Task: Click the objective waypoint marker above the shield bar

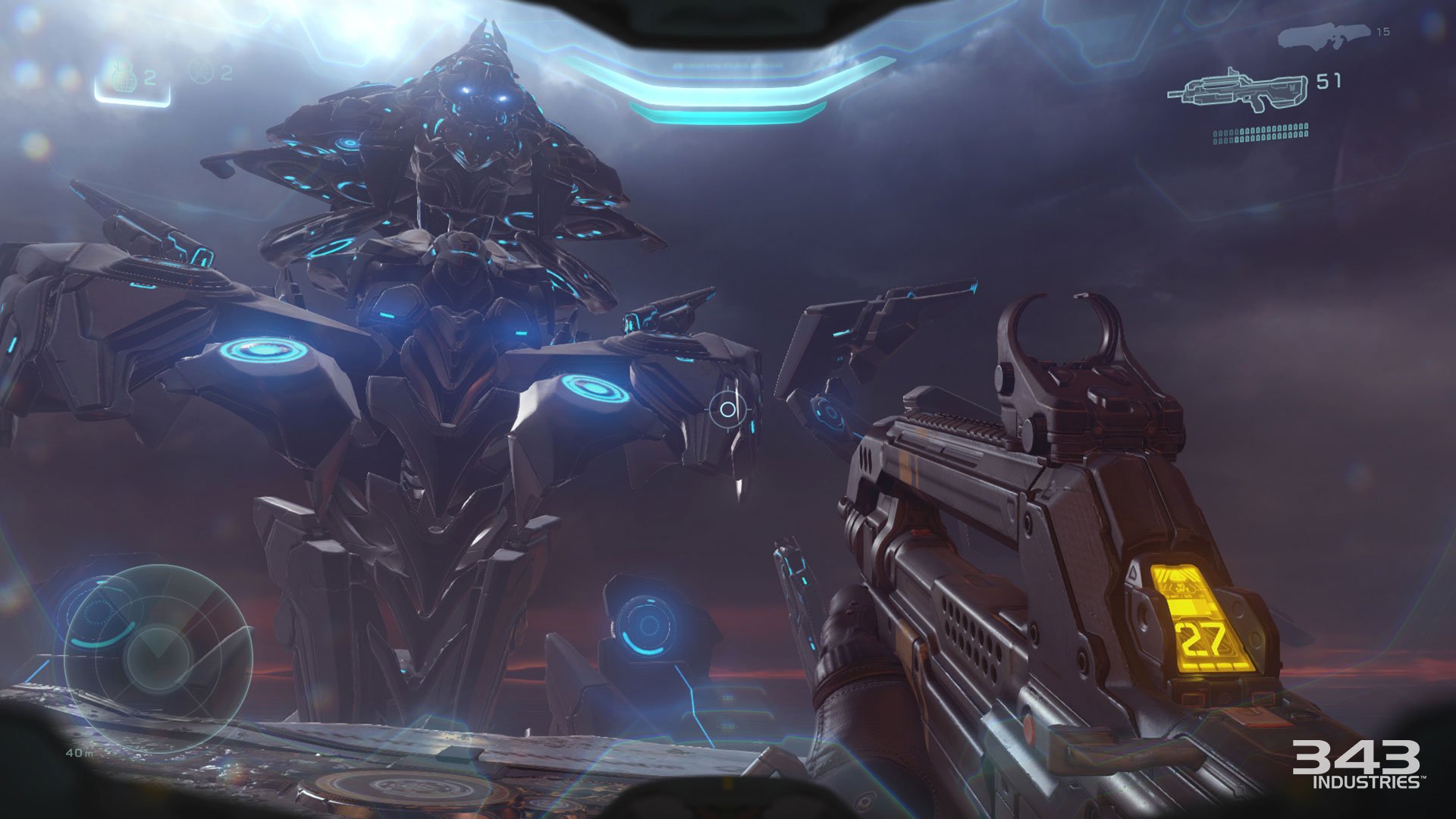Action: (728, 64)
